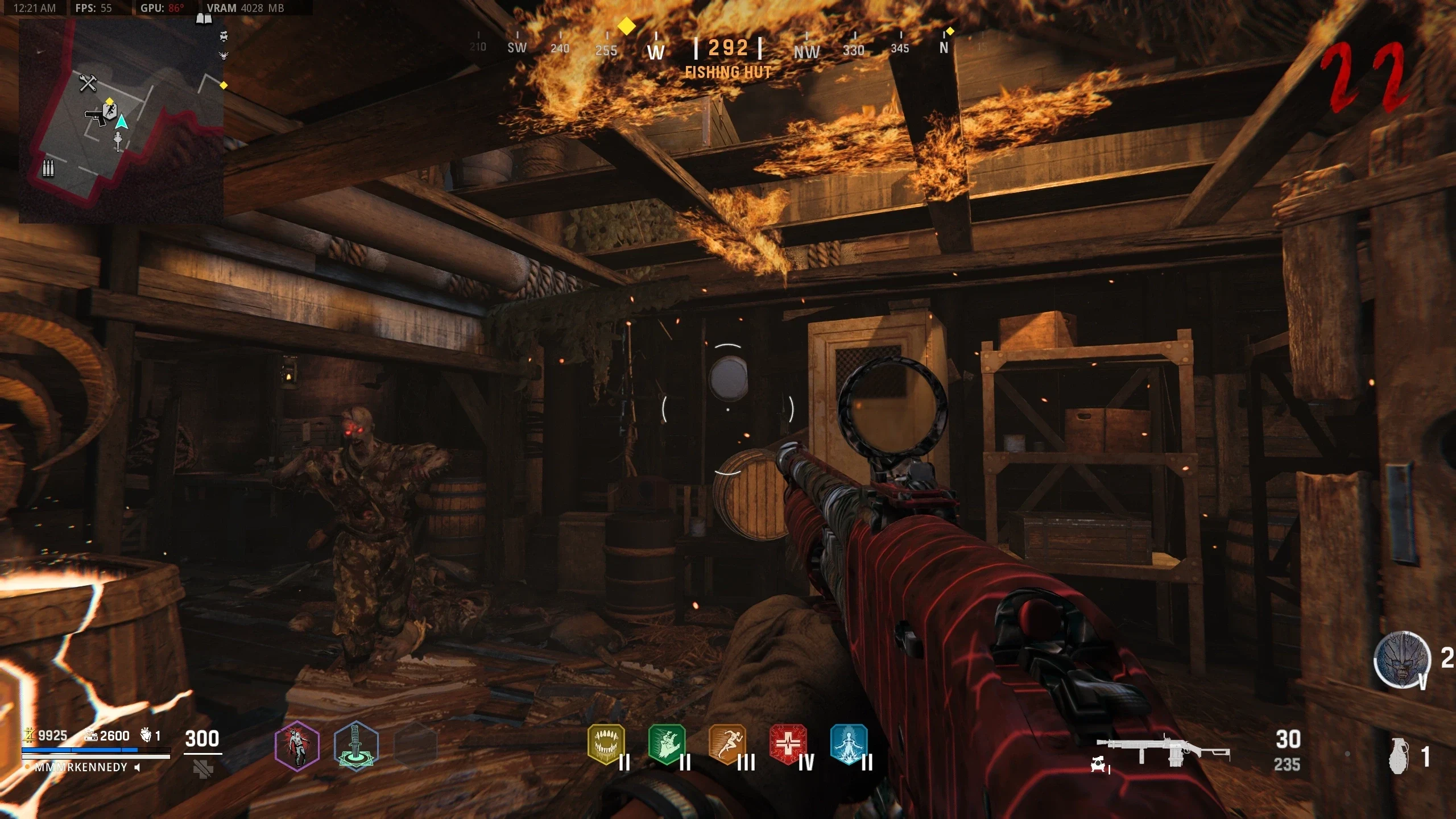Image resolution: width=1456 pixels, height=819 pixels.
Task: Click the compass bar heading 292
Action: click(727, 48)
